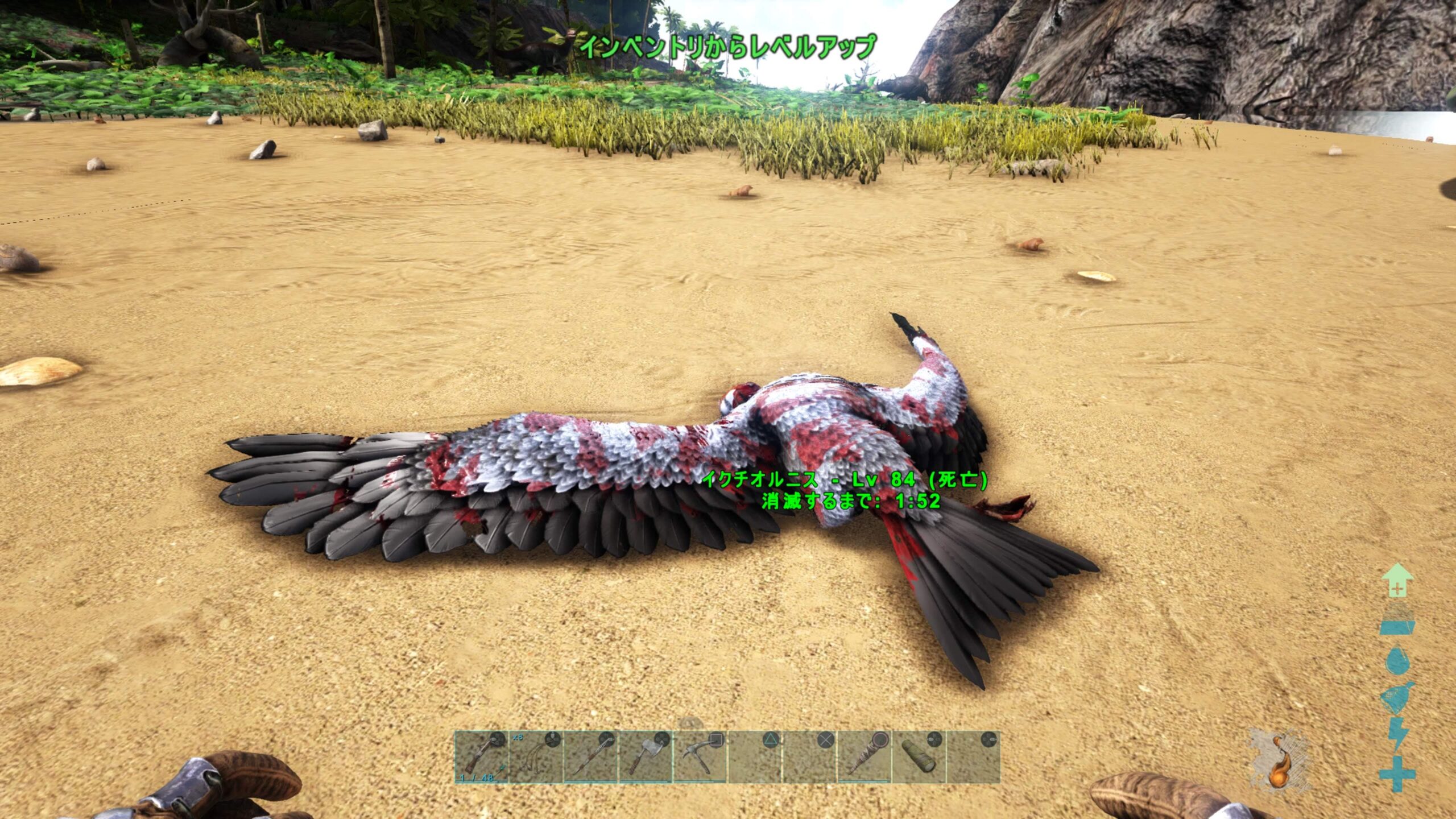The image size is (1456, 819).
Task: Choose the spear hotbar slot
Action: pyautogui.click(x=590, y=757)
